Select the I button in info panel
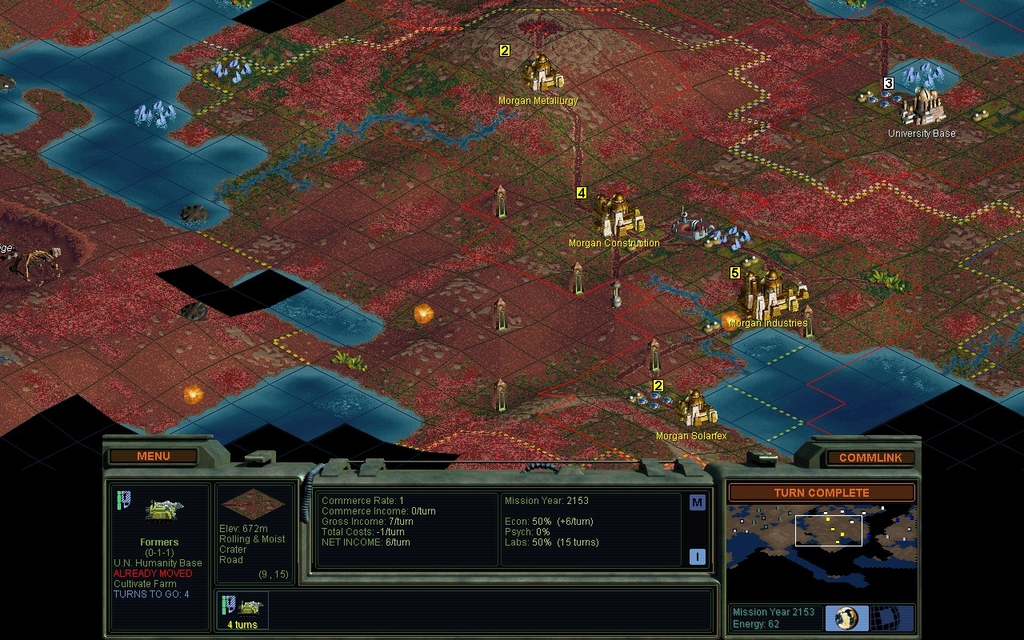Image resolution: width=1024 pixels, height=640 pixels. tap(697, 557)
